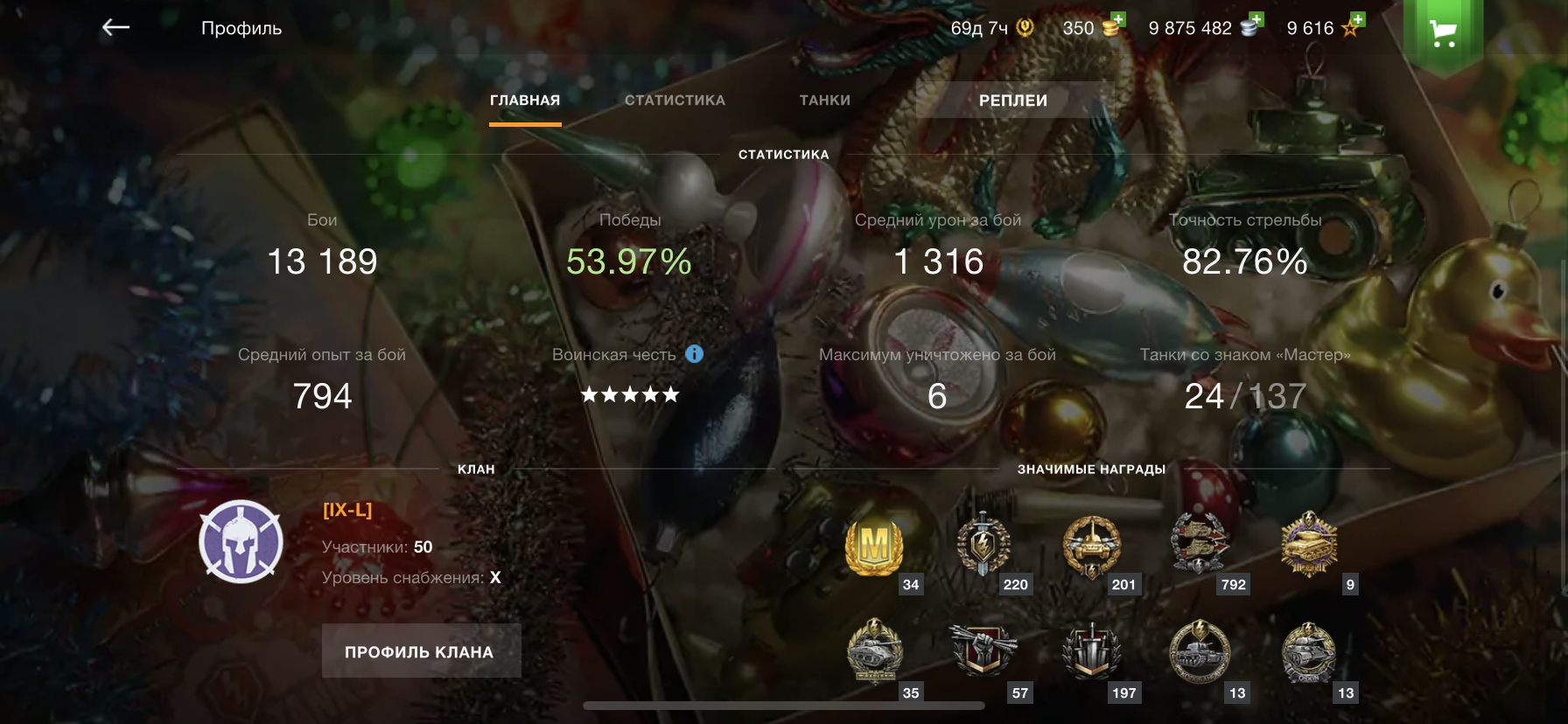Open premium time 69д 7ч indicator
The height and width of the screenshot is (724, 1568).
coord(991,28)
